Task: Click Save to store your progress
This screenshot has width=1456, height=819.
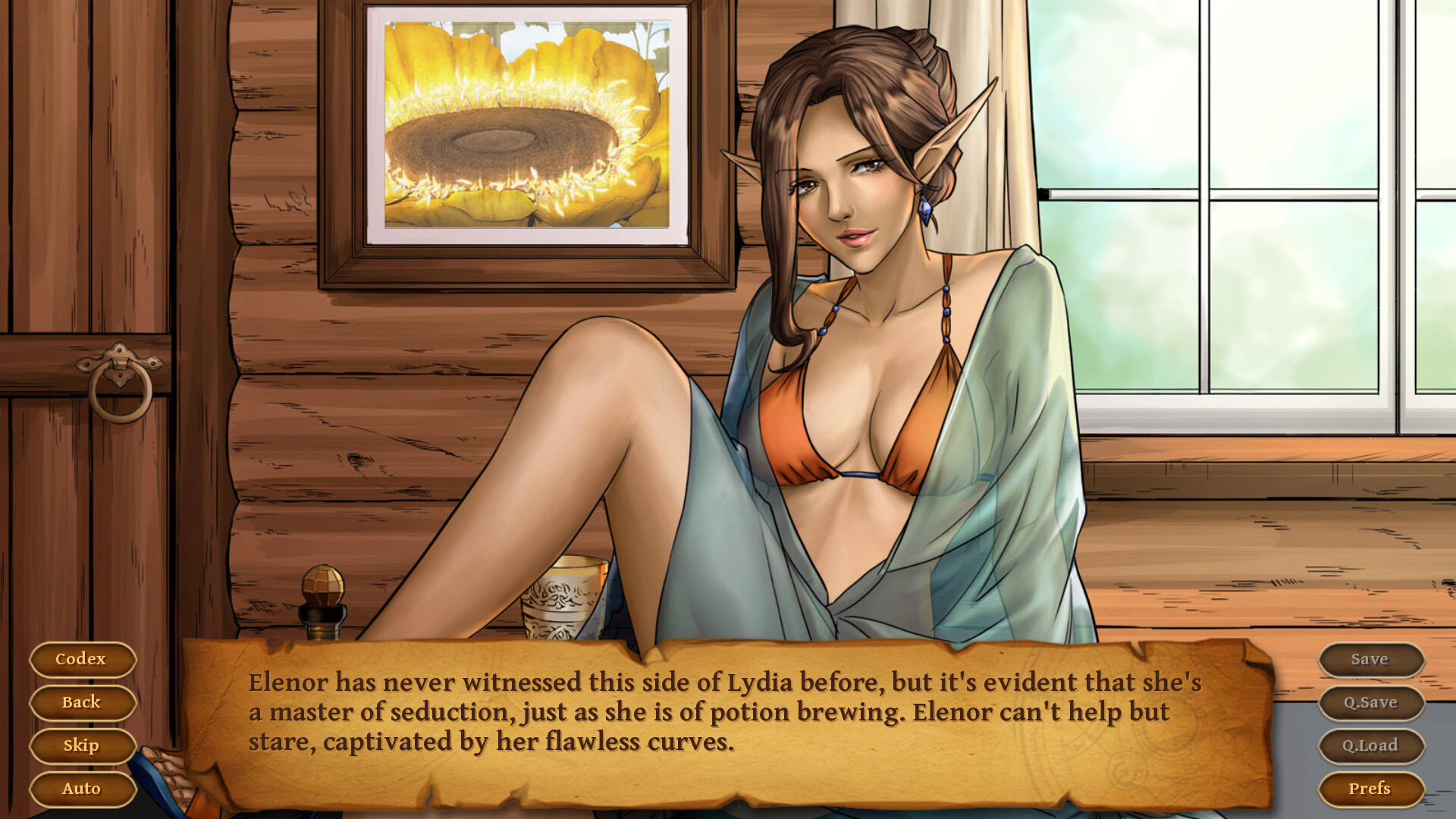Action: [1370, 659]
